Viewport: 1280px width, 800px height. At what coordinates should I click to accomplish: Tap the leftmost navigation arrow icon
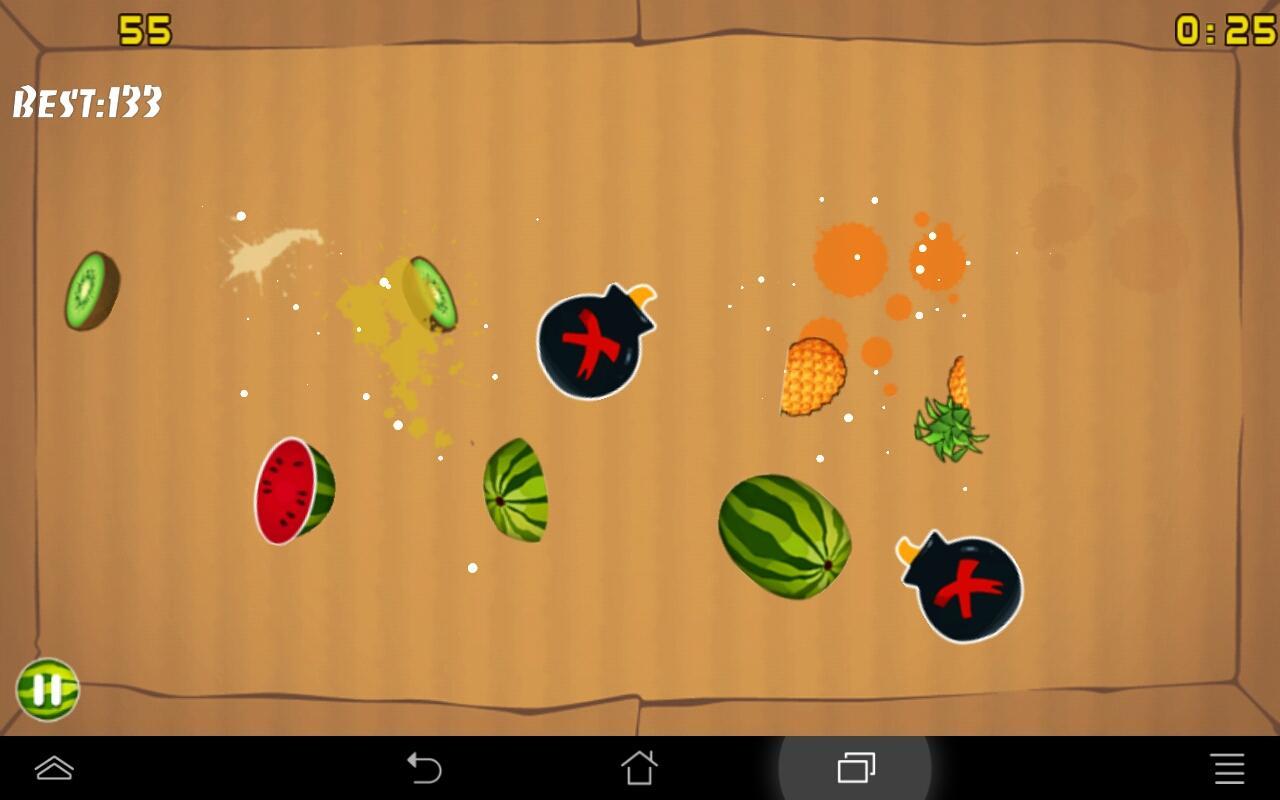(x=55, y=768)
